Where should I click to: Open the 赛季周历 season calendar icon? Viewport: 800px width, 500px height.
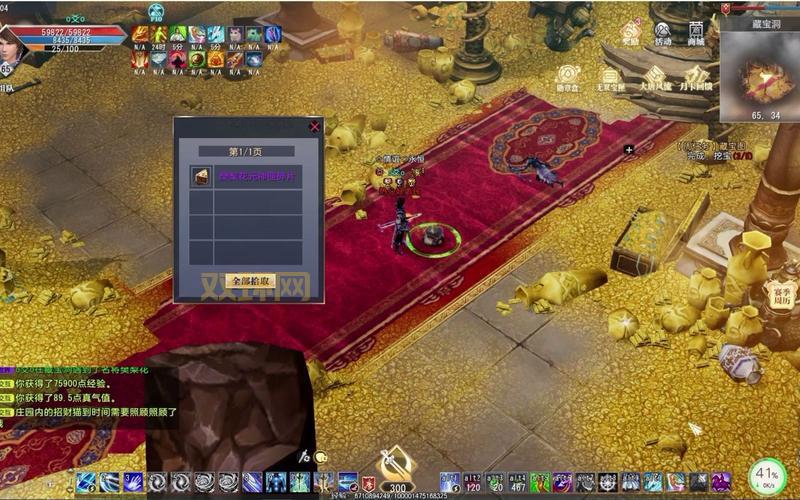pyautogui.click(x=780, y=294)
